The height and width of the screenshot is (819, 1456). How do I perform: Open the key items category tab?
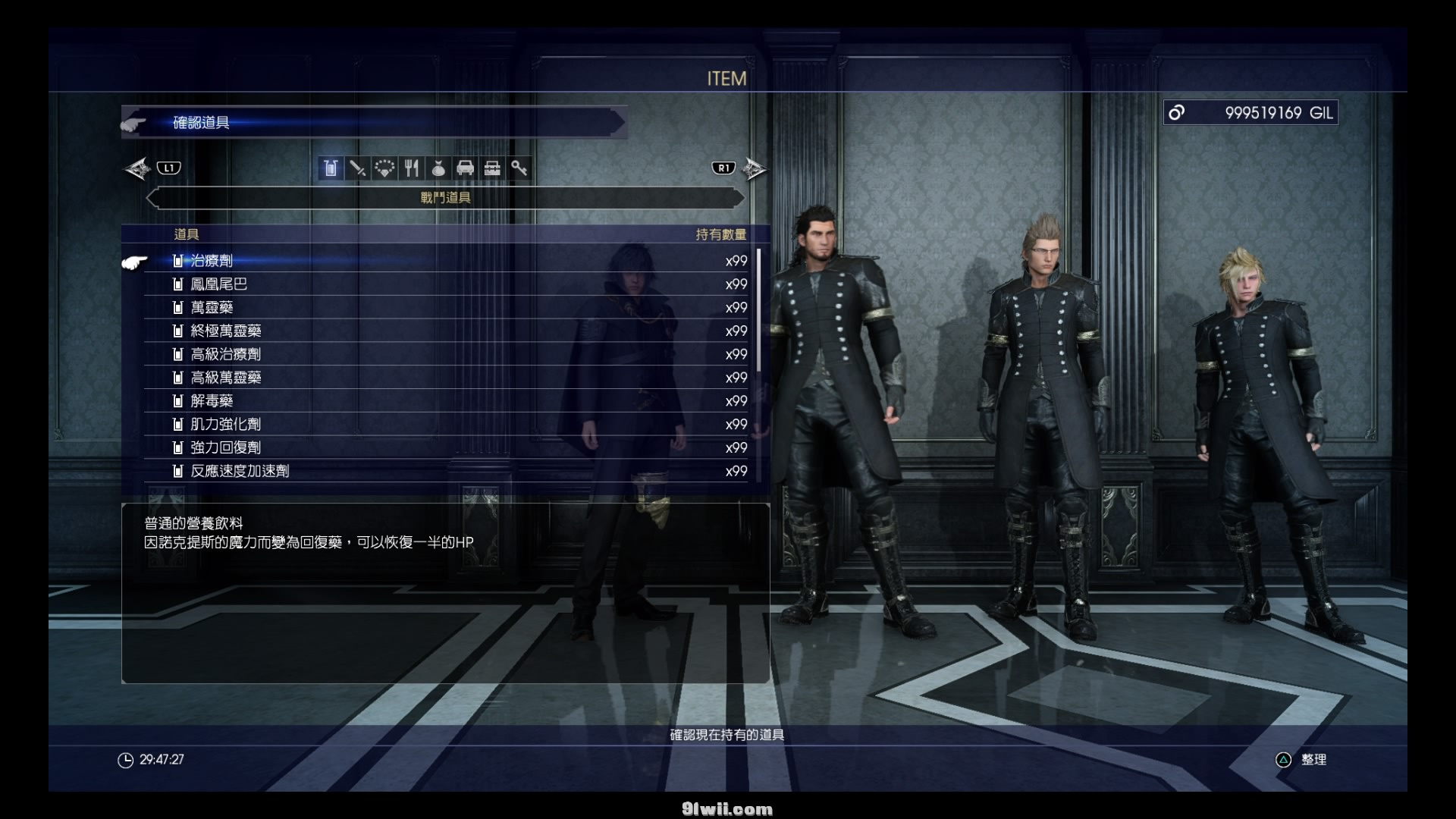pyautogui.click(x=519, y=168)
